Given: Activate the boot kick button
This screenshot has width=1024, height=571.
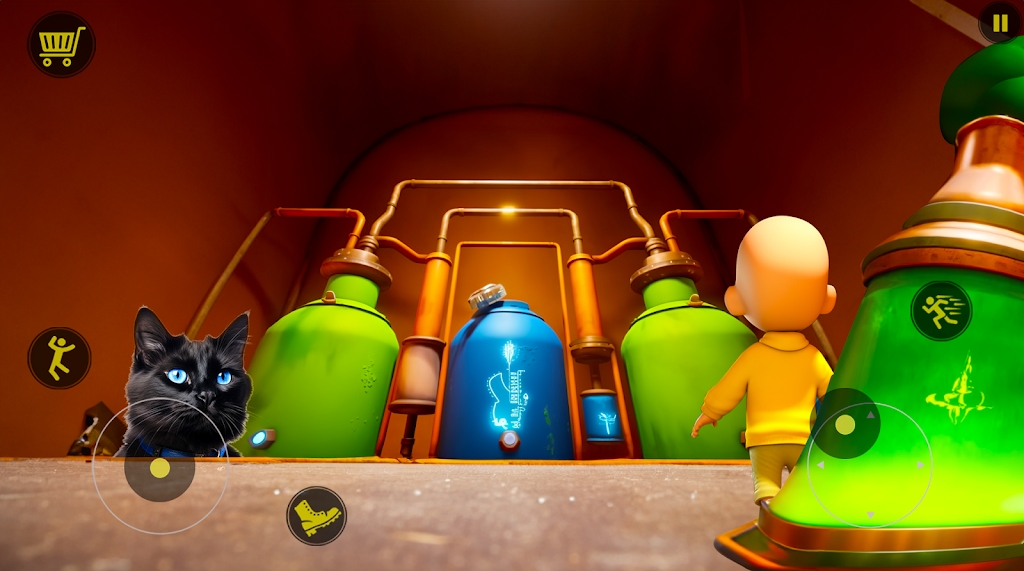Looking at the screenshot, I should click(x=316, y=516).
